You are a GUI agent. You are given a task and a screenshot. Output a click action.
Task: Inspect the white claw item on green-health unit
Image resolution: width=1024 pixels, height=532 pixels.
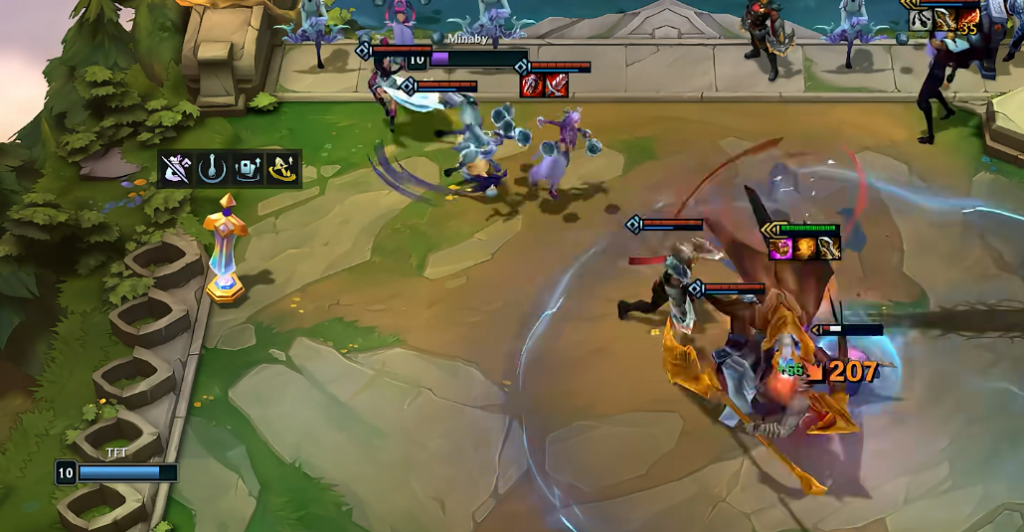click(x=828, y=248)
